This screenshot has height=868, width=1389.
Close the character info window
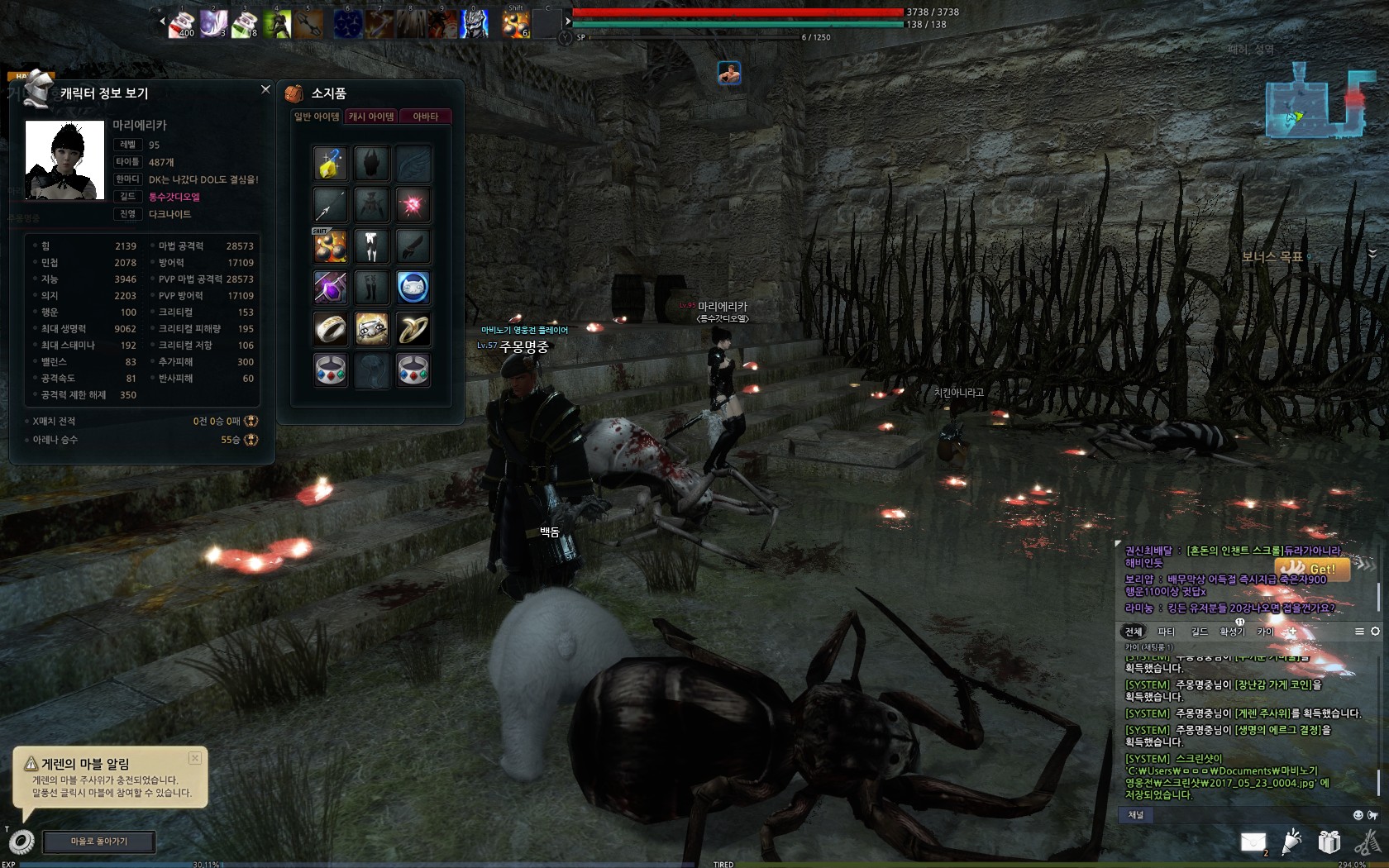pyautogui.click(x=265, y=89)
